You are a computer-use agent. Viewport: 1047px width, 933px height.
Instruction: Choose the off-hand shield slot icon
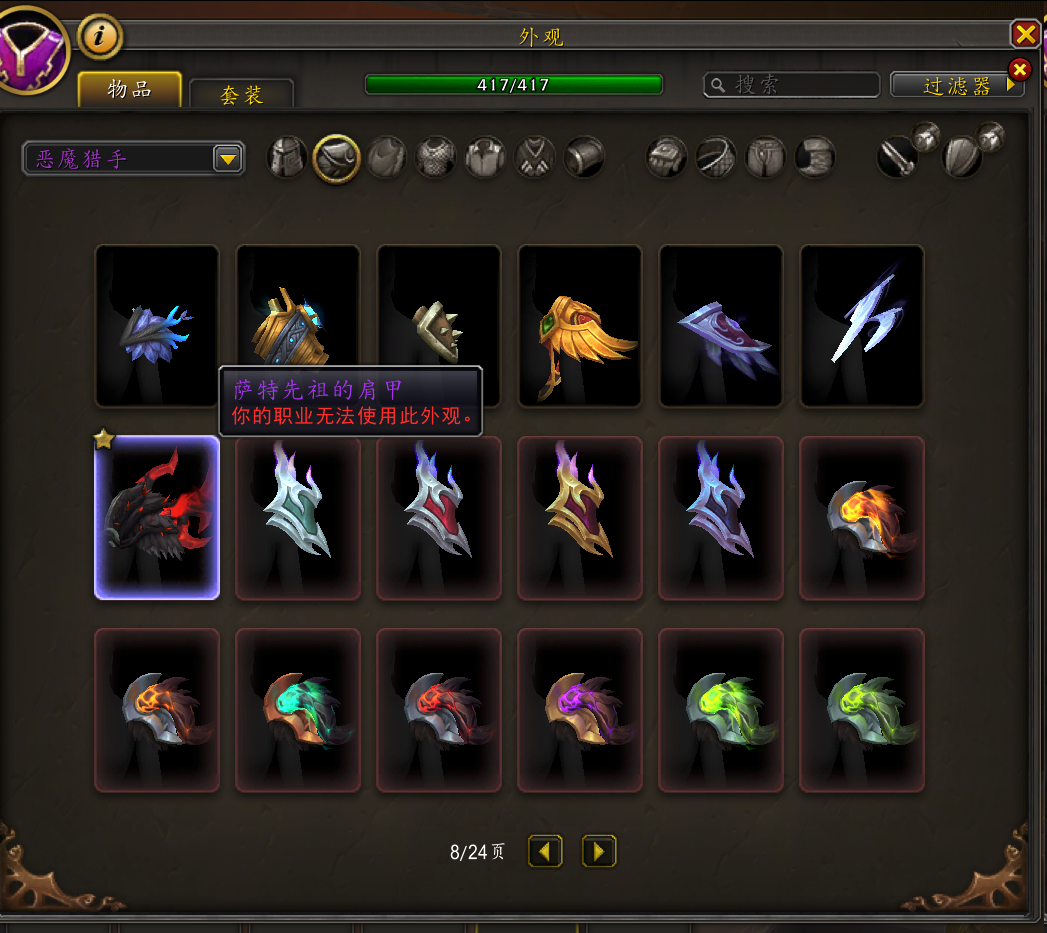(962, 158)
